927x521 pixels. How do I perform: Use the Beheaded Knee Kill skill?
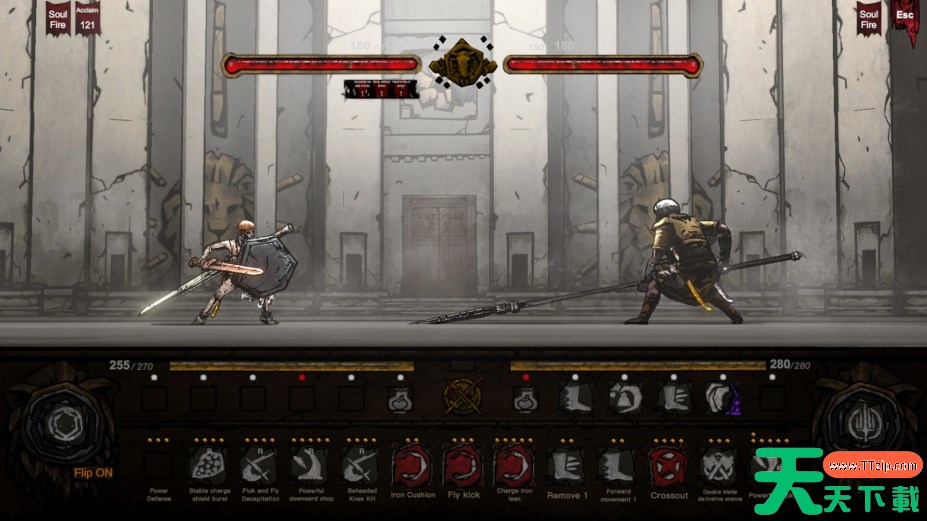(x=358, y=465)
